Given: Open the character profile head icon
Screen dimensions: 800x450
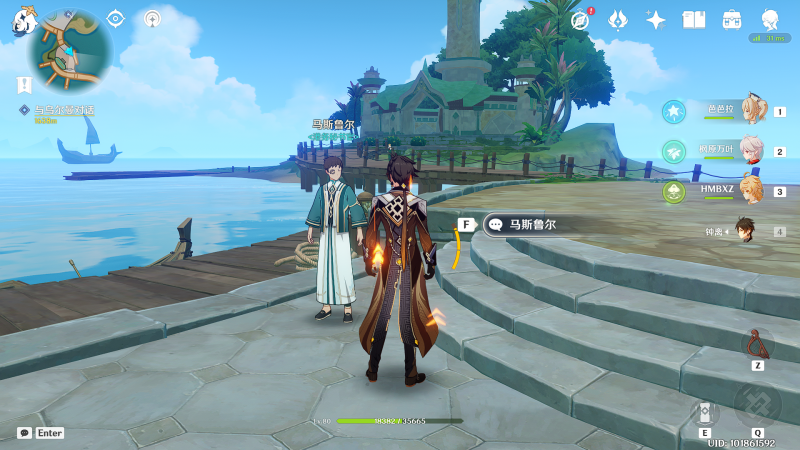Looking at the screenshot, I should (770, 20).
